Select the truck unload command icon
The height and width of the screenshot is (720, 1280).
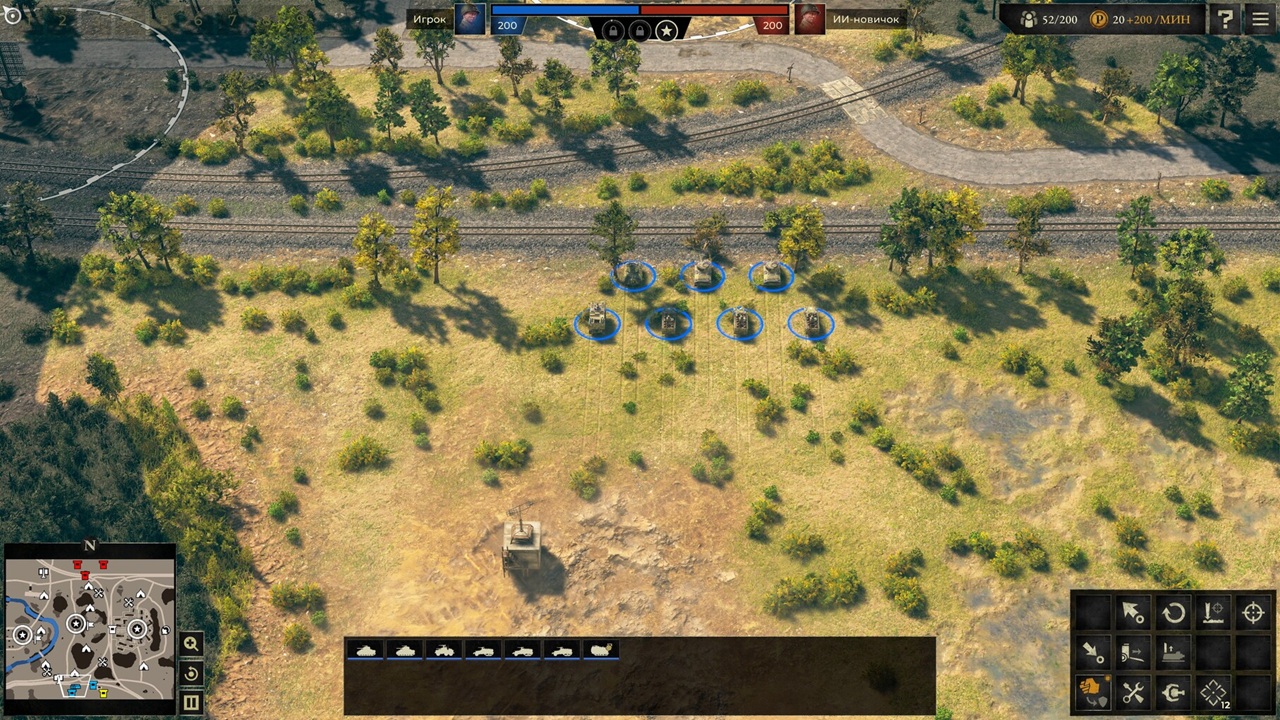click(x=1133, y=652)
